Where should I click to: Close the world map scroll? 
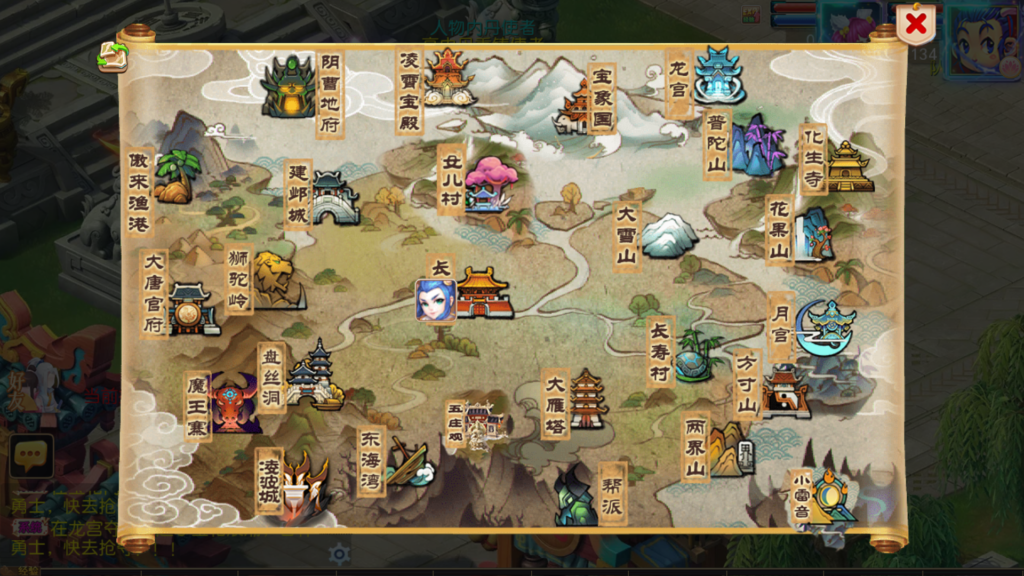click(915, 24)
